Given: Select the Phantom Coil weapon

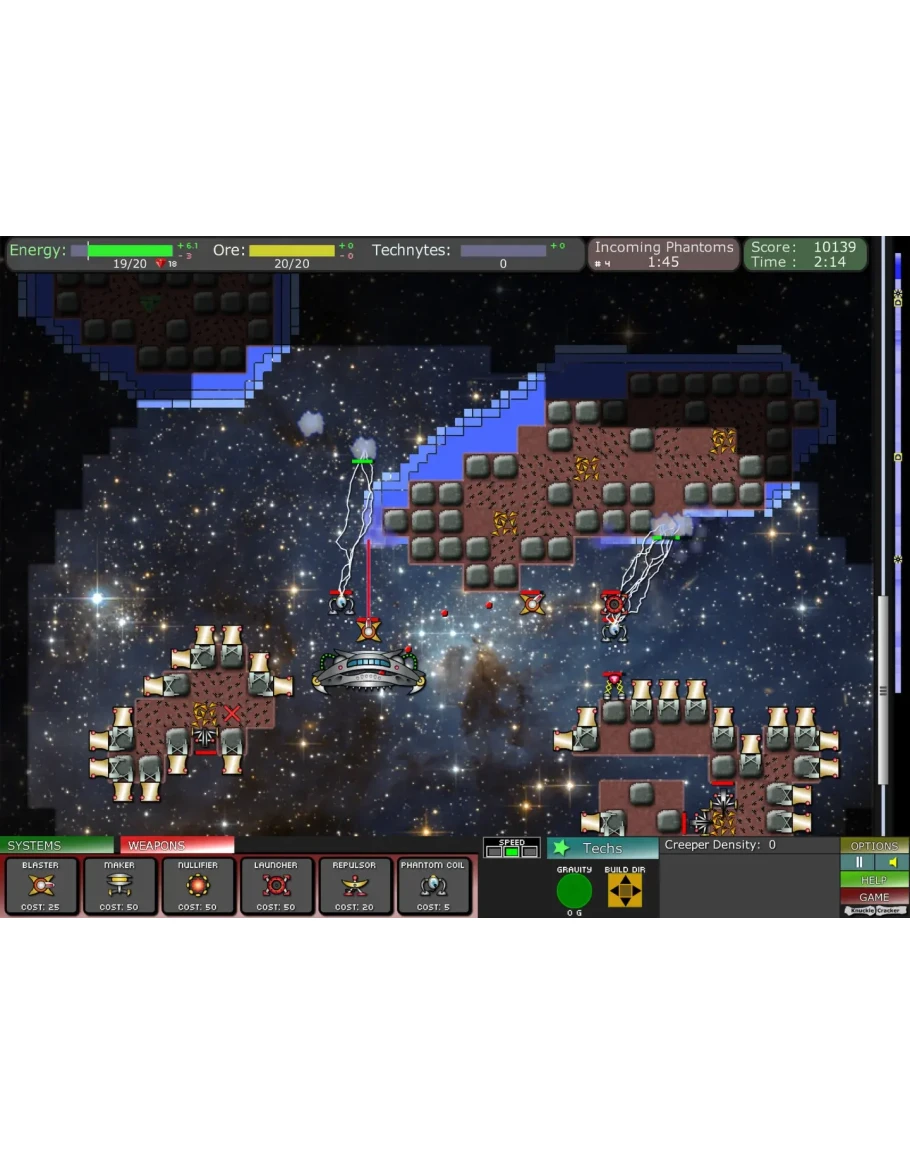Looking at the screenshot, I should click(433, 886).
